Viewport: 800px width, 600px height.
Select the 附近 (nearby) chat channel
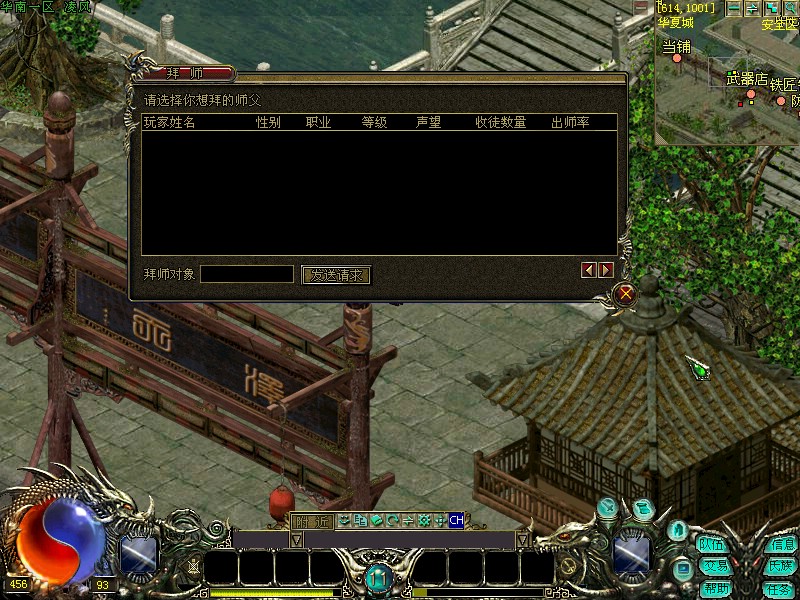pyautogui.click(x=311, y=521)
